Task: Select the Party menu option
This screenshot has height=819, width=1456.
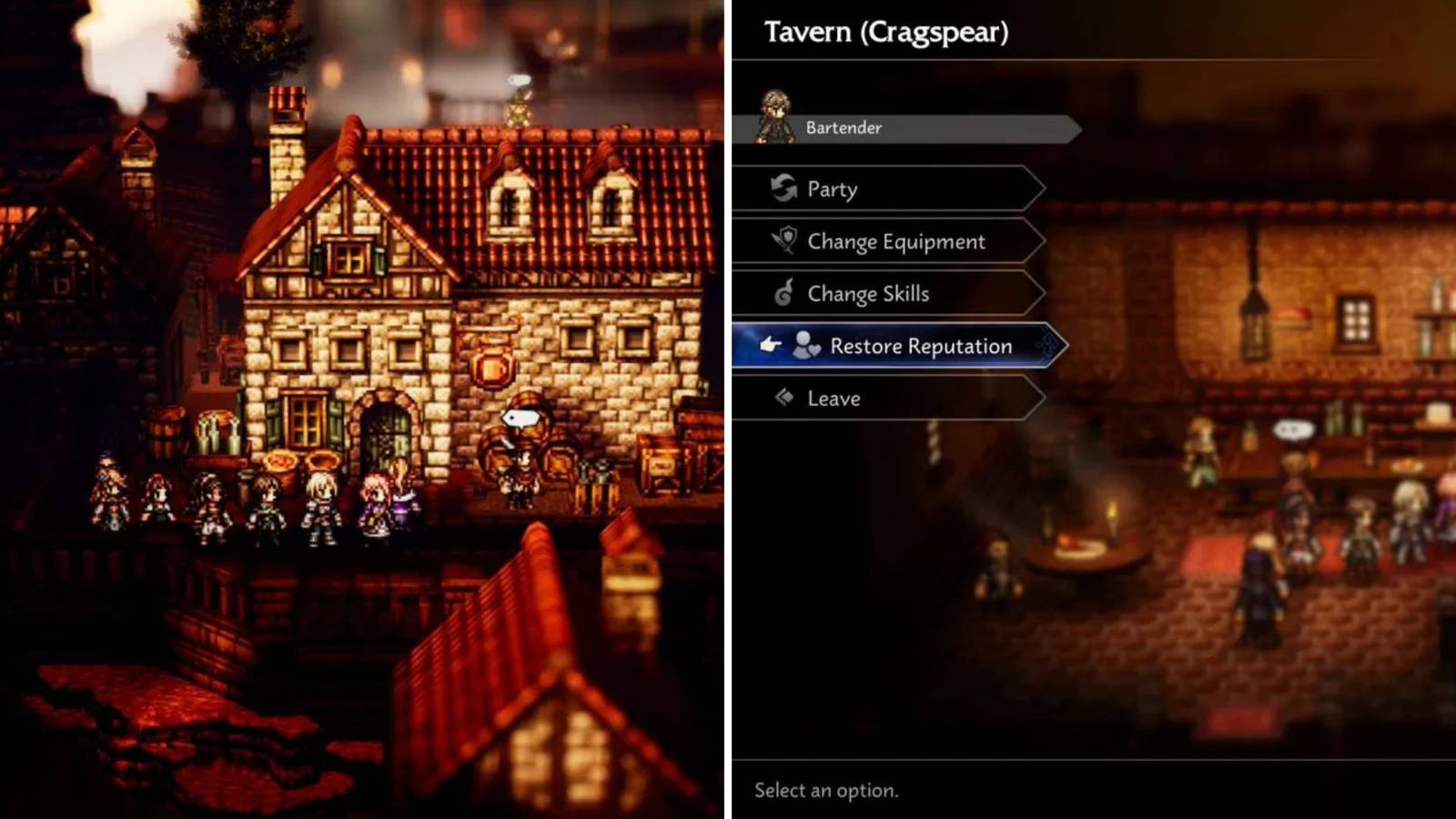Action: [831, 188]
